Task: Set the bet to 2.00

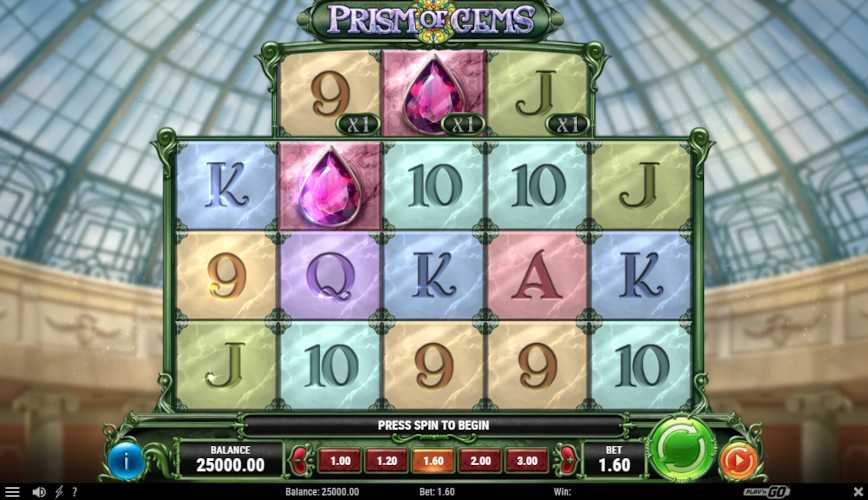Action: click(x=480, y=461)
